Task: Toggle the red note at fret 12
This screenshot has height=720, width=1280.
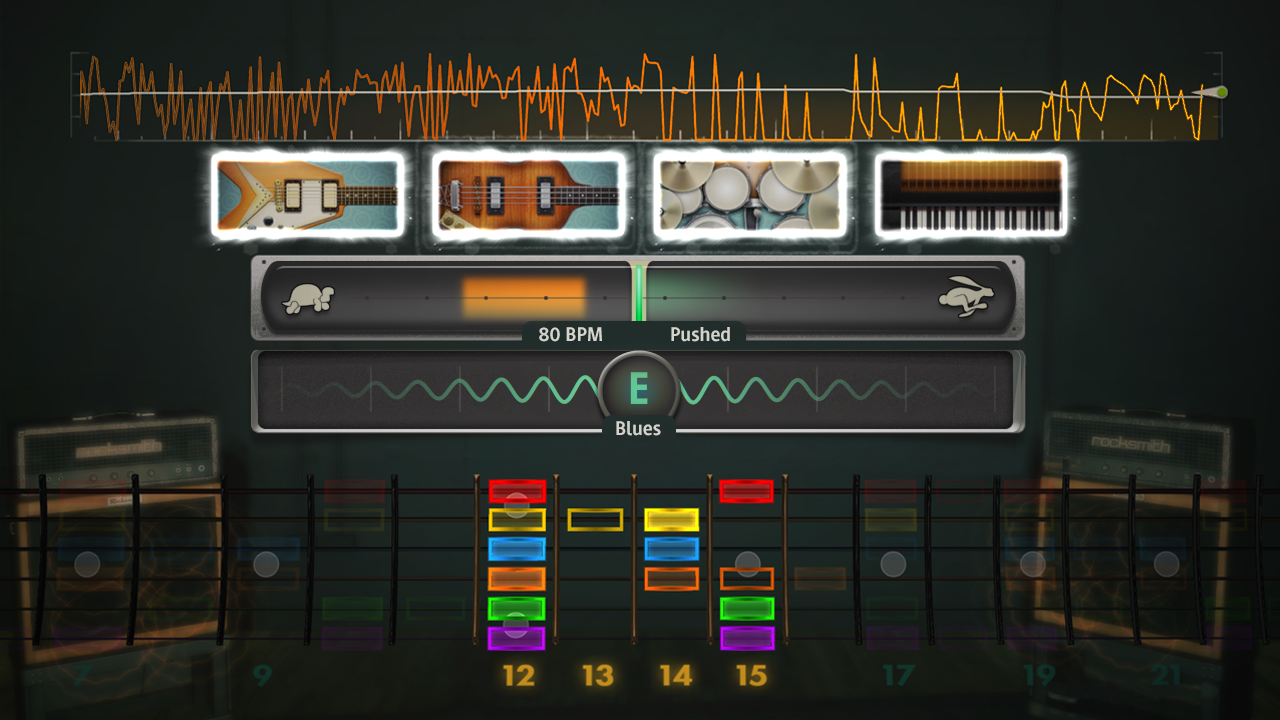Action: click(x=516, y=491)
